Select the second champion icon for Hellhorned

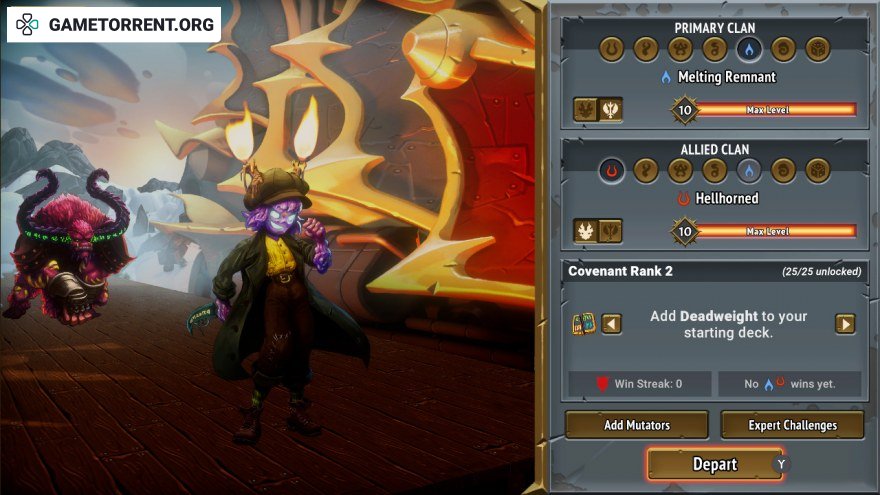pyautogui.click(x=610, y=232)
